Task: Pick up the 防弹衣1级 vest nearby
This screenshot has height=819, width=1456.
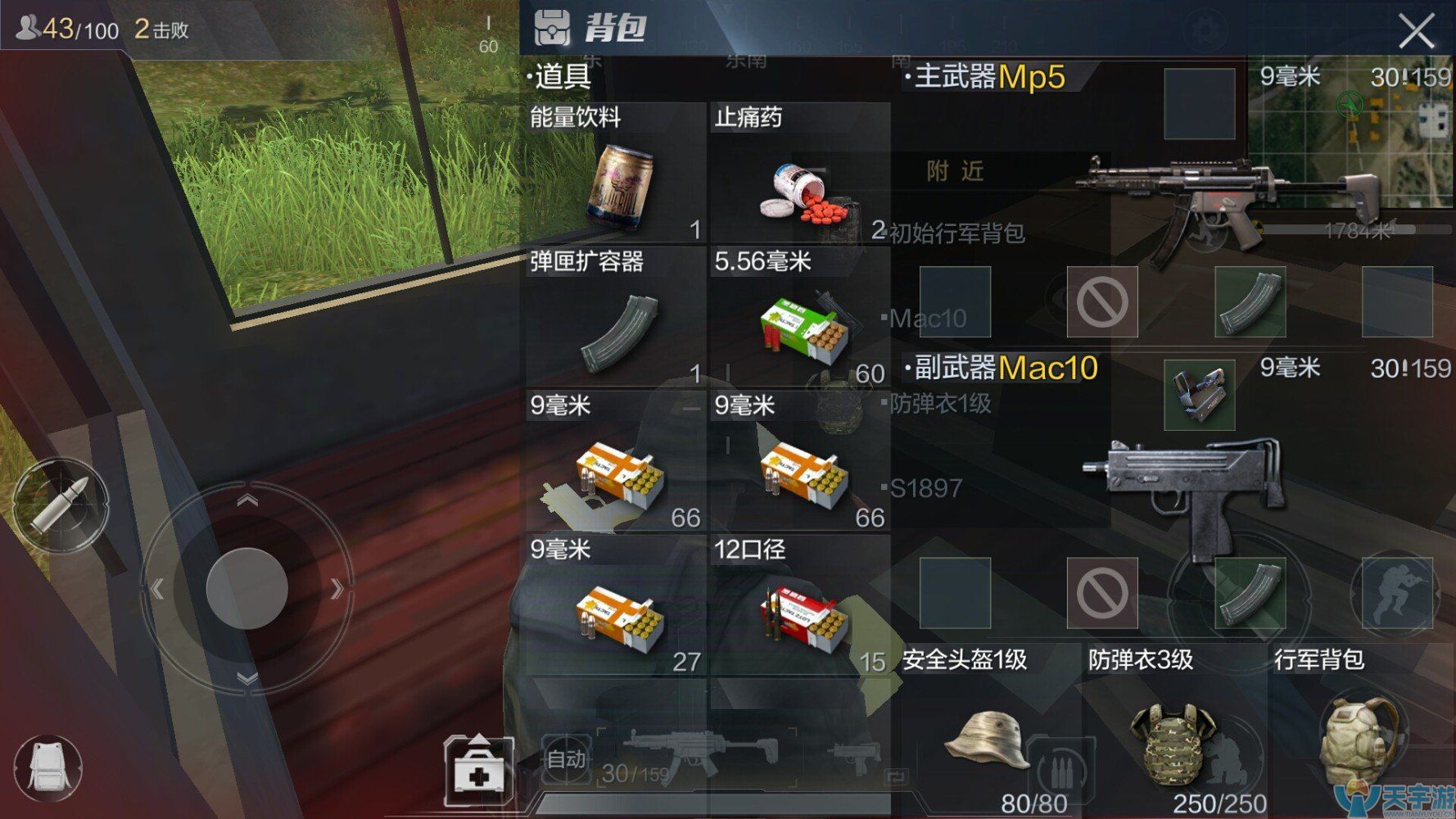Action: point(942,404)
